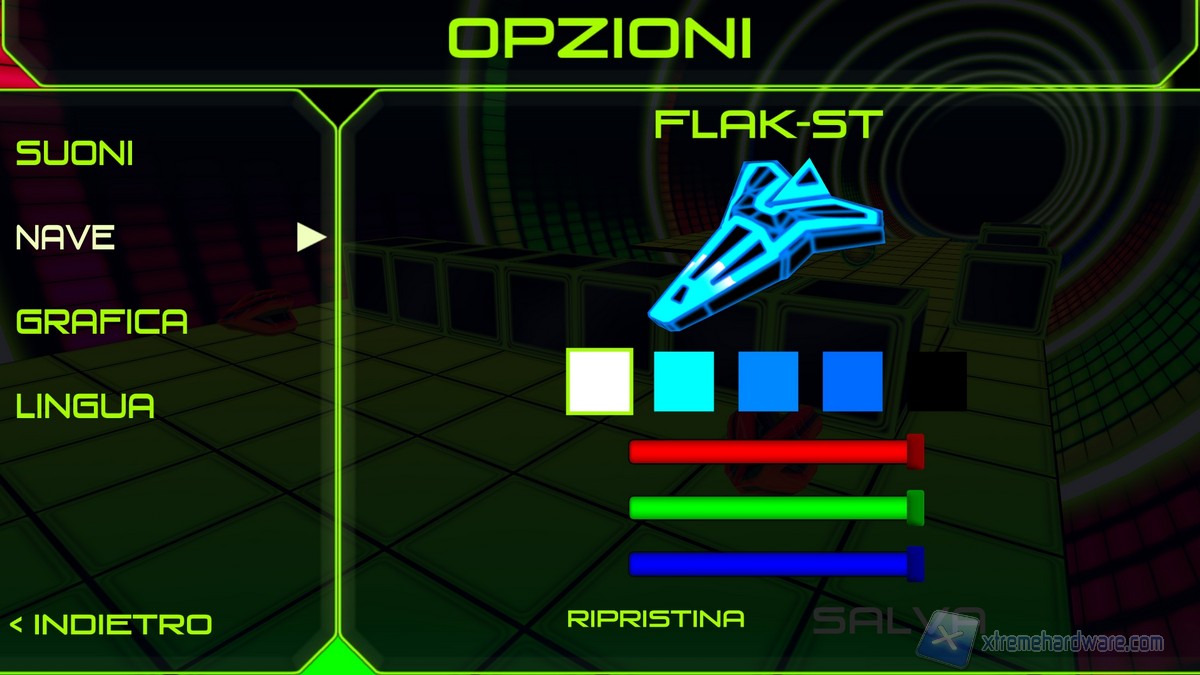The width and height of the screenshot is (1200, 675).
Task: Pick the cyan color swatch
Action: click(684, 381)
